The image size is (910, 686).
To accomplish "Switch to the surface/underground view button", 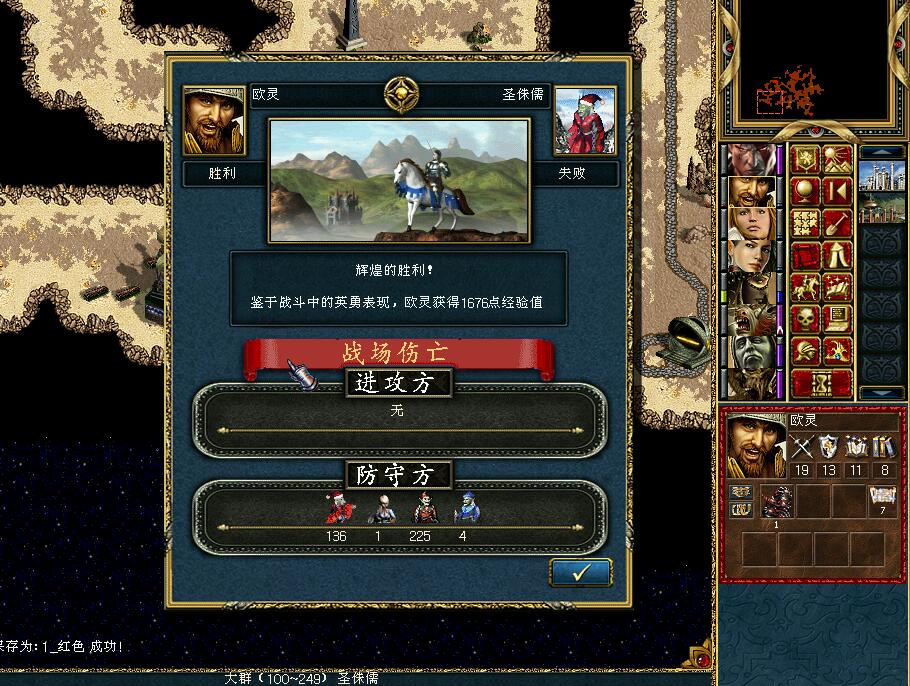I will [837, 159].
